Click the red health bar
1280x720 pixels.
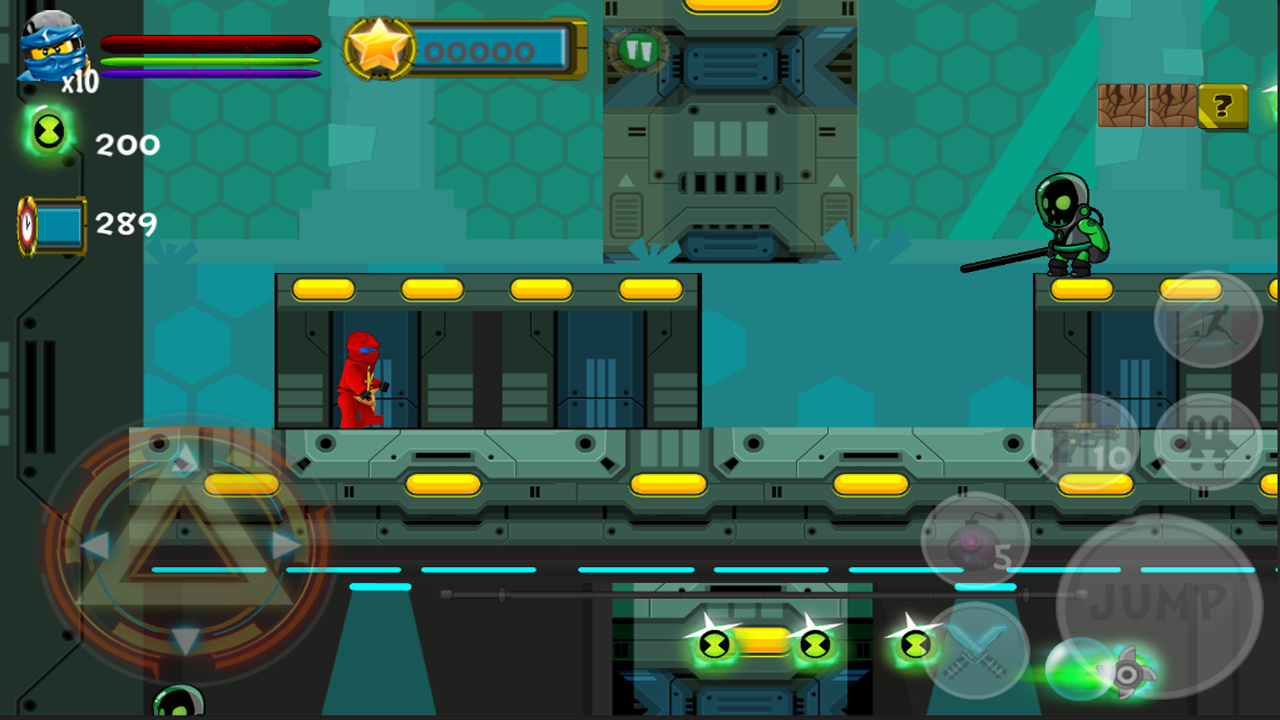coord(210,42)
